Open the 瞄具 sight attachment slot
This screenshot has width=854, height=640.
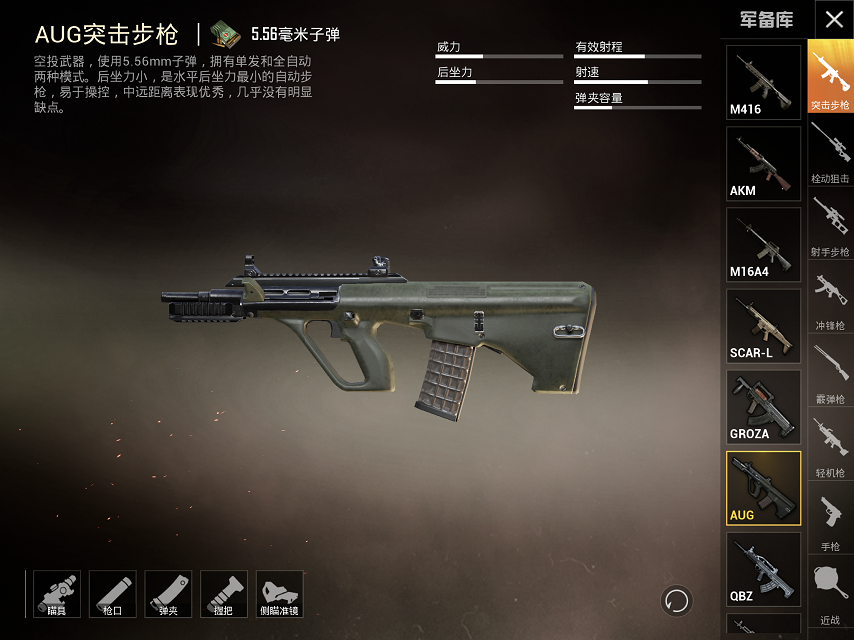tap(57, 594)
